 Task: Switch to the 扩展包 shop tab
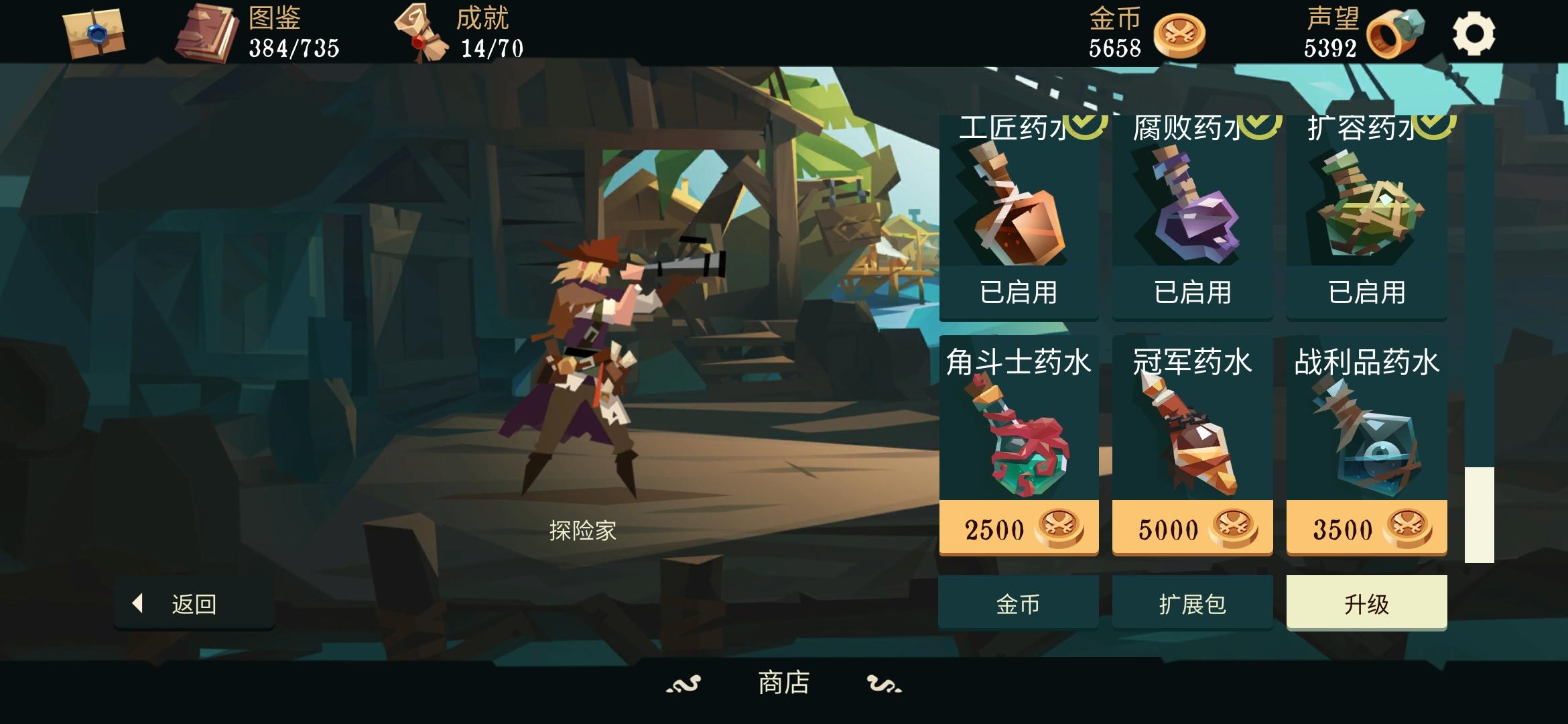[1192, 601]
